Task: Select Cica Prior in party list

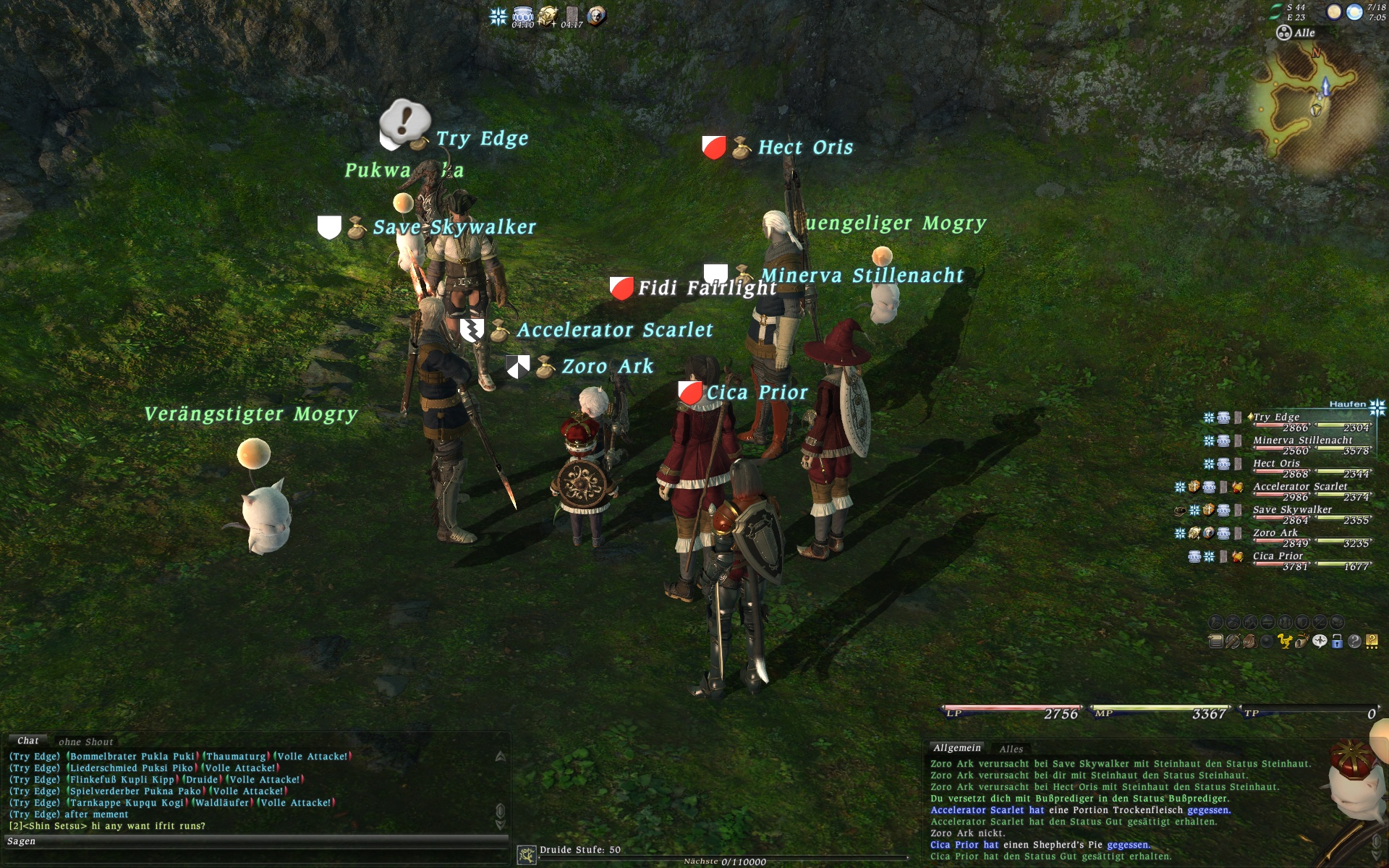Action: tap(1278, 556)
